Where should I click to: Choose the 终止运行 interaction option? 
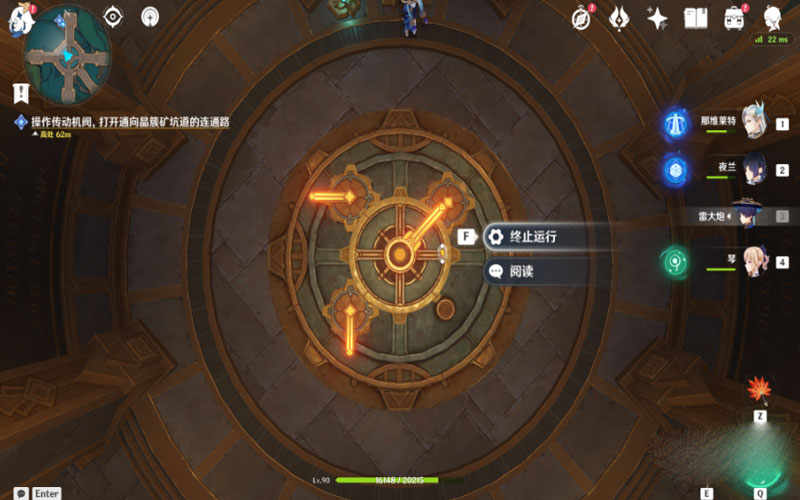(x=534, y=237)
